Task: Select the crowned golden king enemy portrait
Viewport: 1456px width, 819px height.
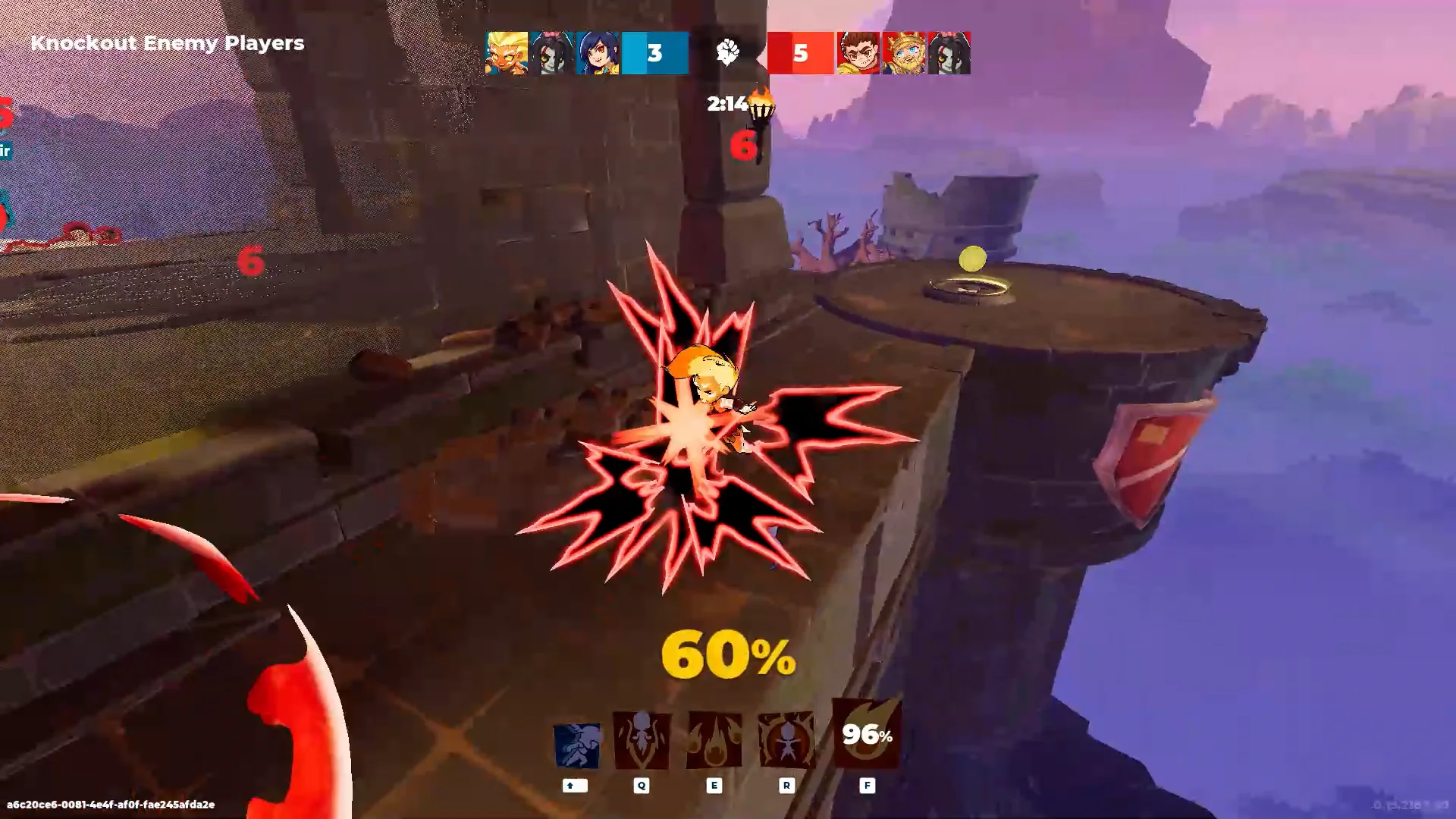Action: pyautogui.click(x=903, y=53)
